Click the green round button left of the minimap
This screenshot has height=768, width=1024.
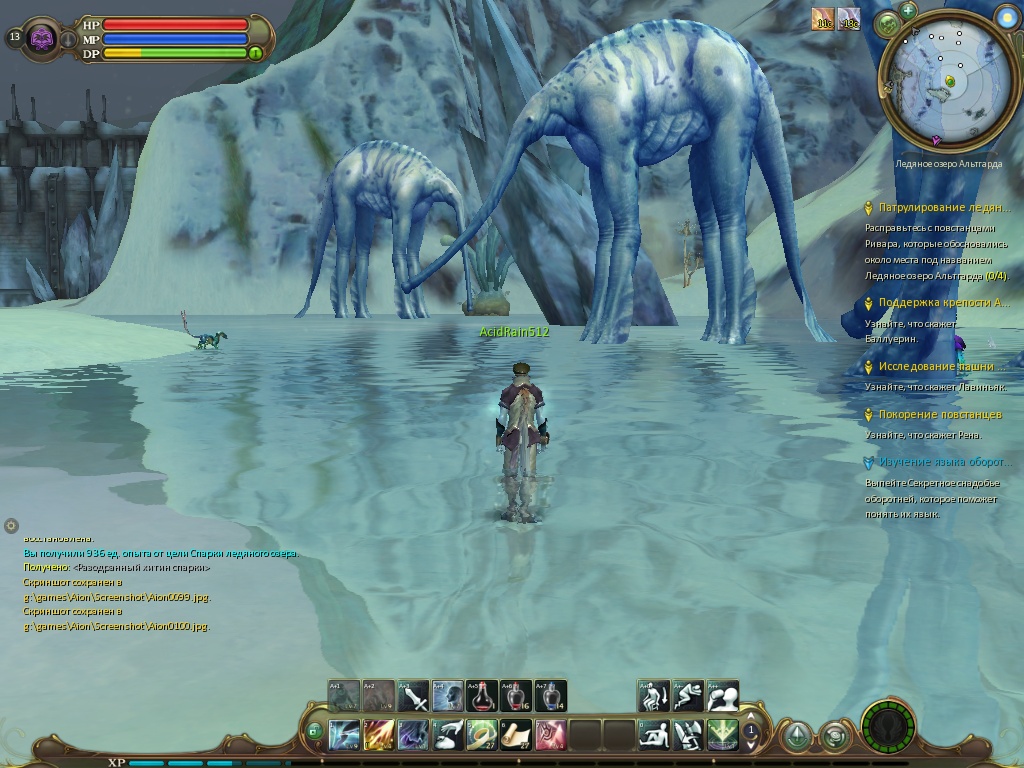coord(889,25)
